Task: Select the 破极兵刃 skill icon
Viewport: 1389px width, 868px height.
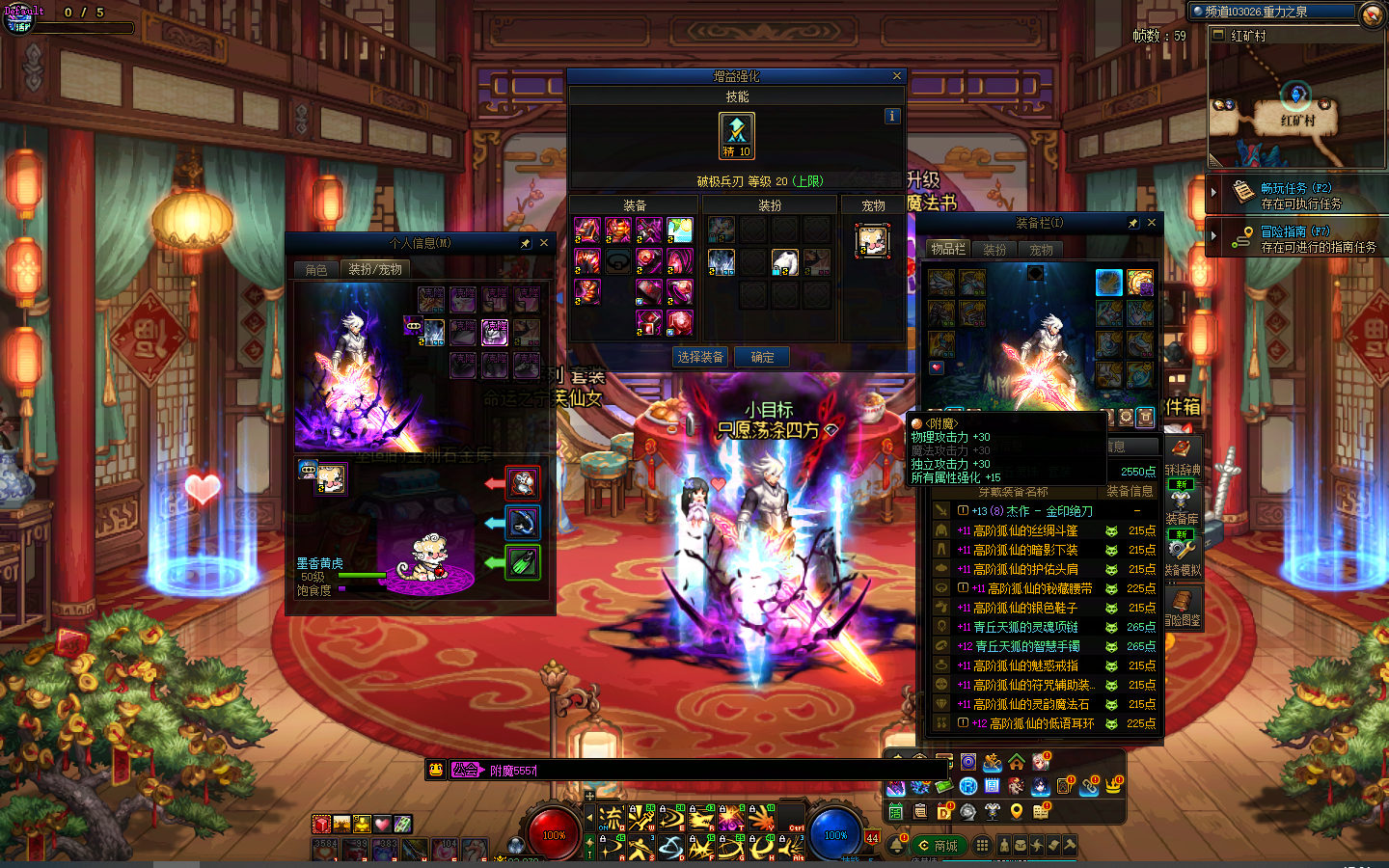Action: tap(737, 135)
